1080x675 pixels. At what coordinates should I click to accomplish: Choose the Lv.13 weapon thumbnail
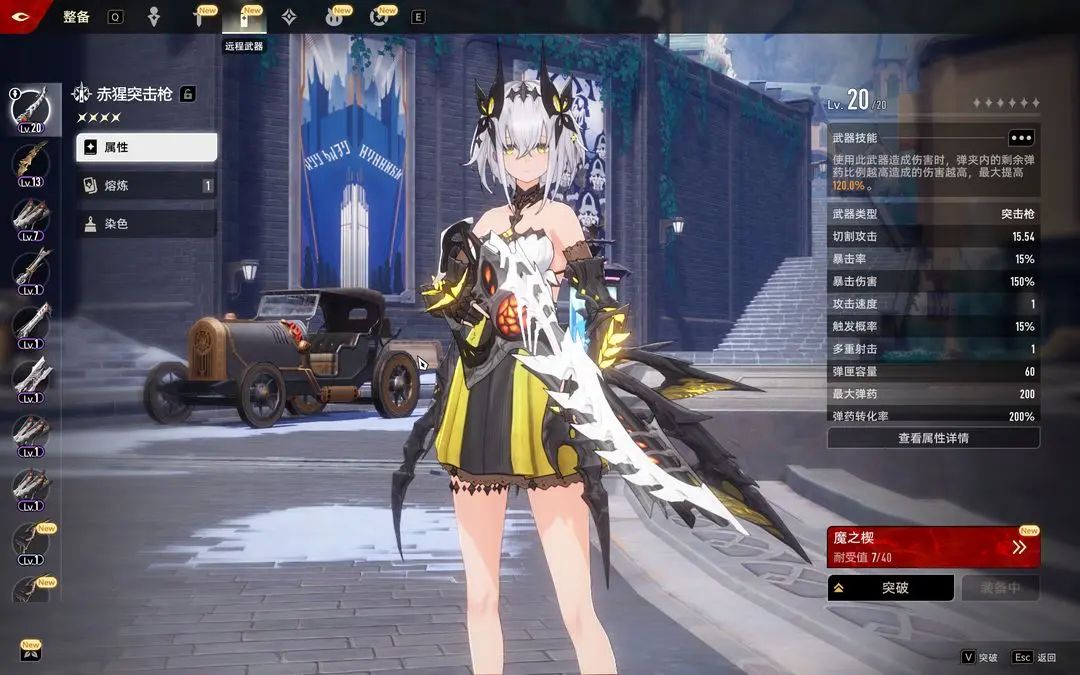30,162
